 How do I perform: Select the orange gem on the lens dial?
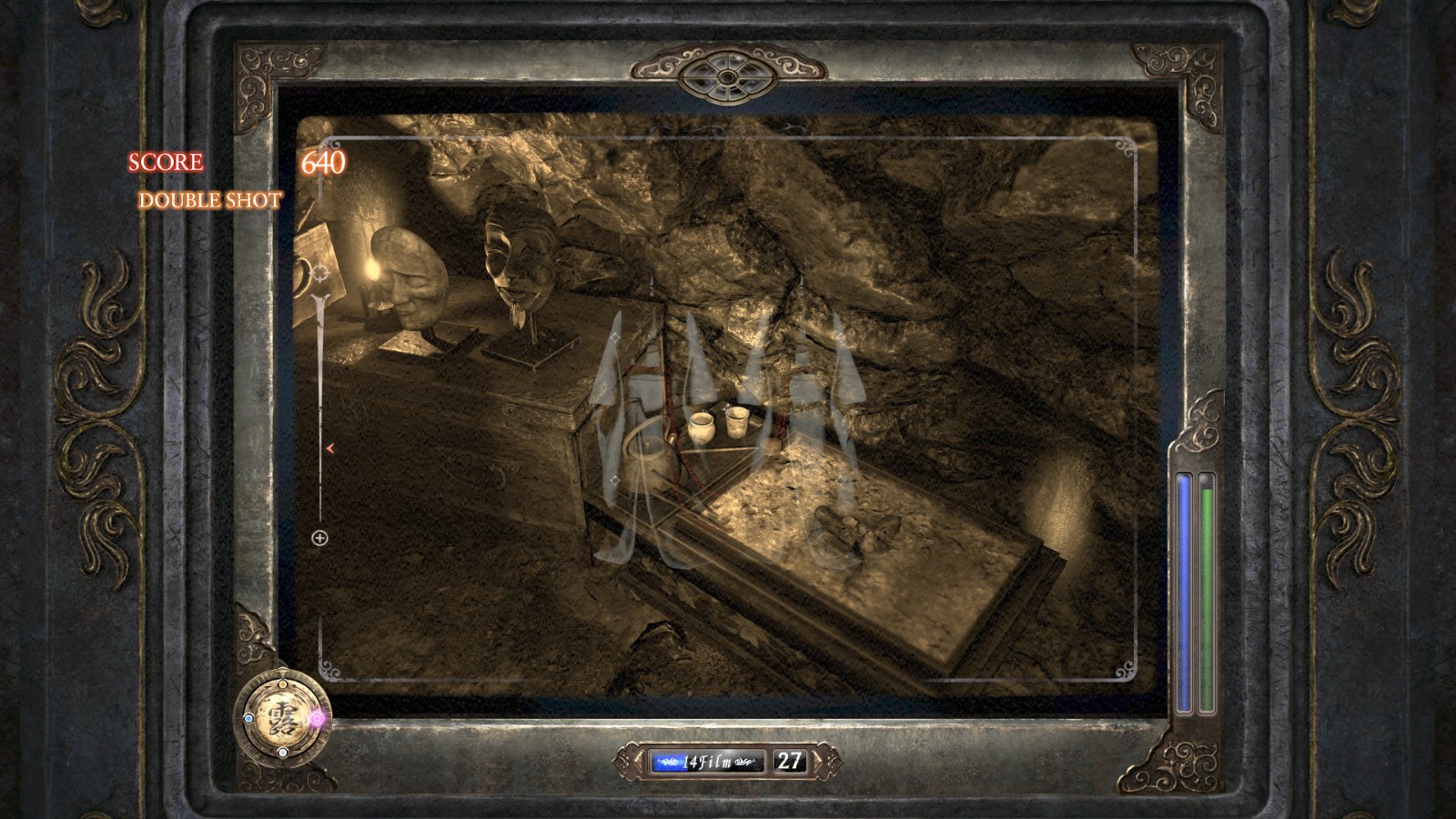[281, 683]
